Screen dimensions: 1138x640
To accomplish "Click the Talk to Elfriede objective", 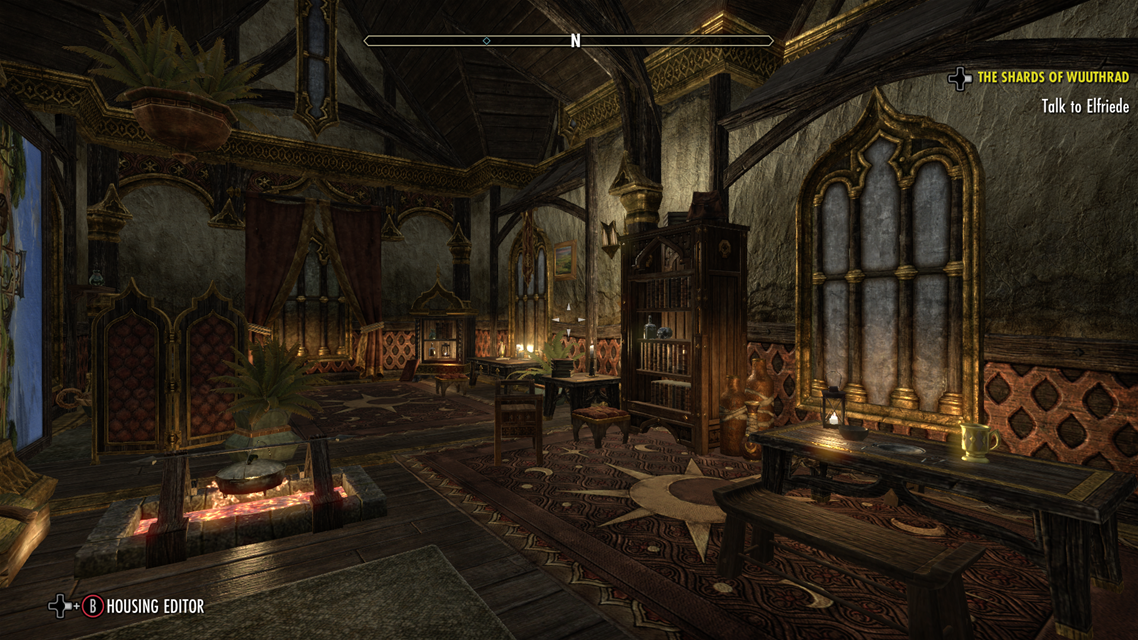I will click(1084, 105).
